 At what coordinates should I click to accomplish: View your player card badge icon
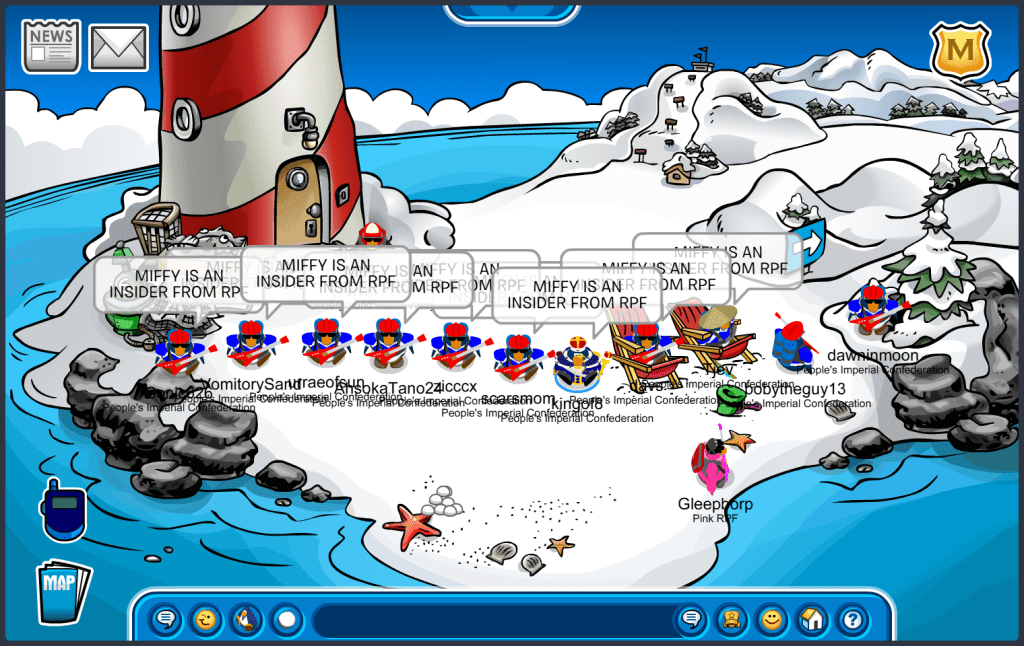(x=730, y=620)
